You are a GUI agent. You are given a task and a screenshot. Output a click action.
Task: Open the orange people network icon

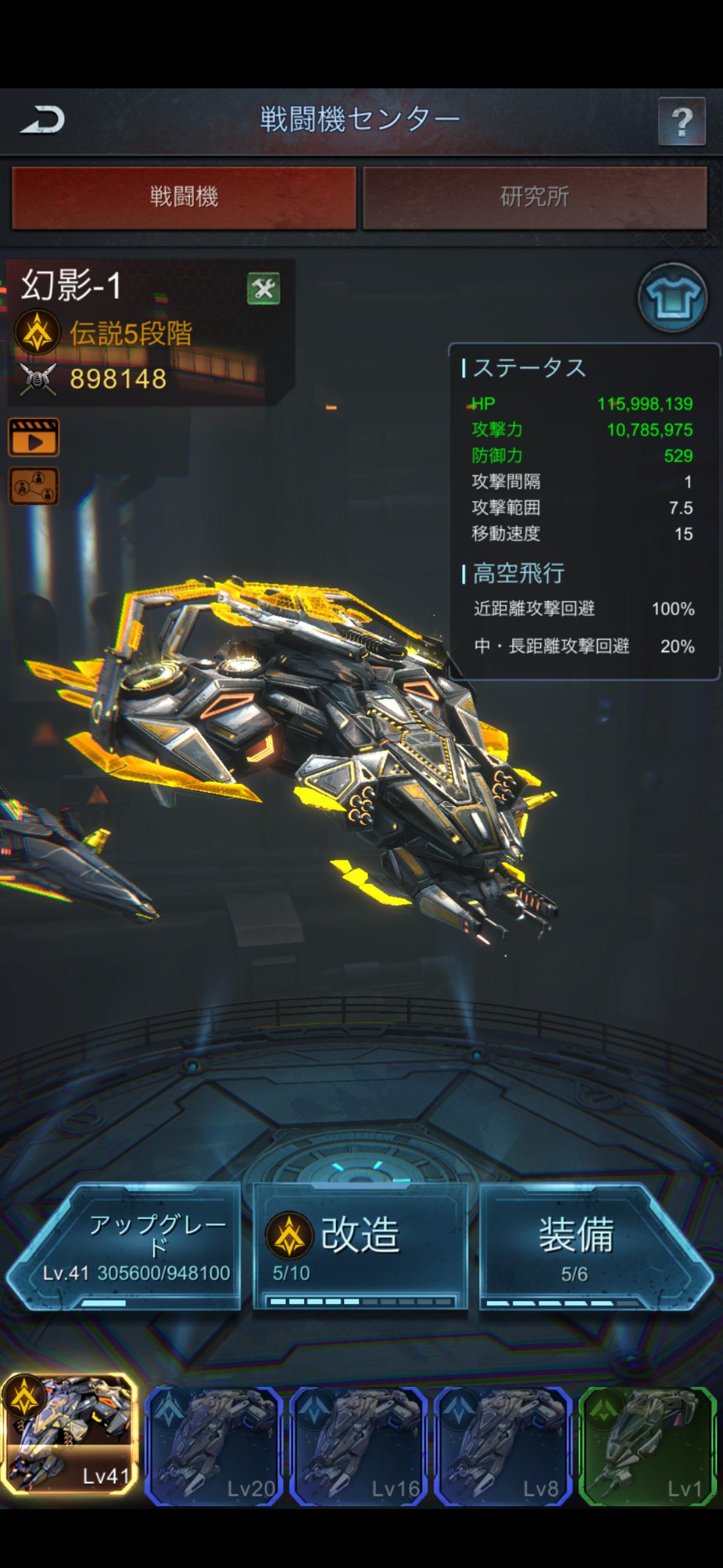[x=34, y=486]
